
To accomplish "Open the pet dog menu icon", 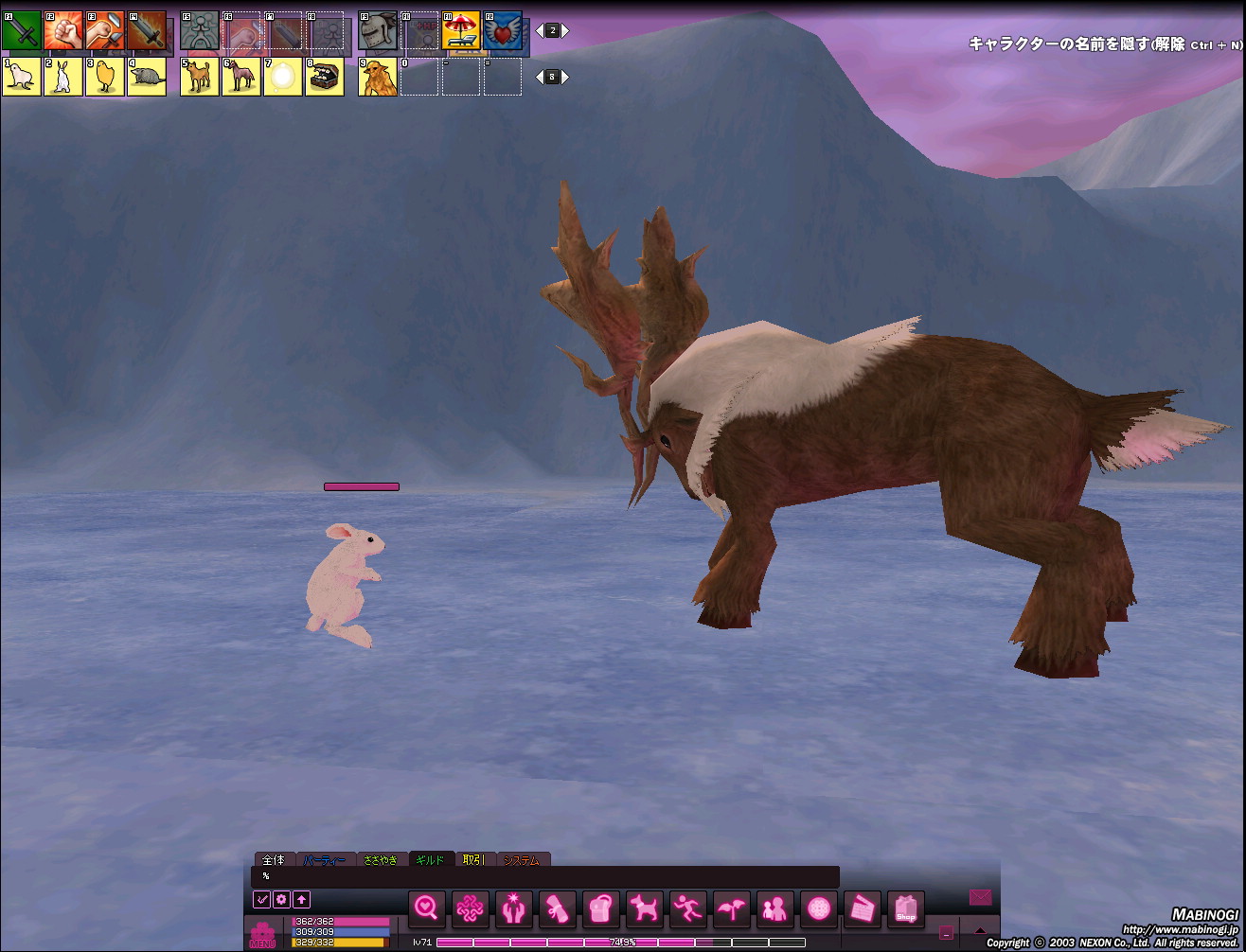I will tap(645, 909).
